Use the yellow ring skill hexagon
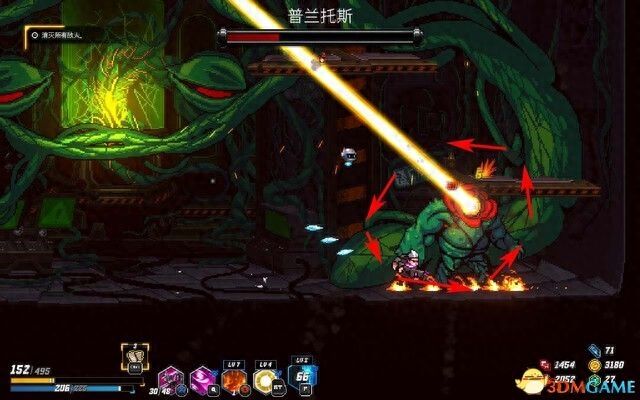 tap(266, 380)
